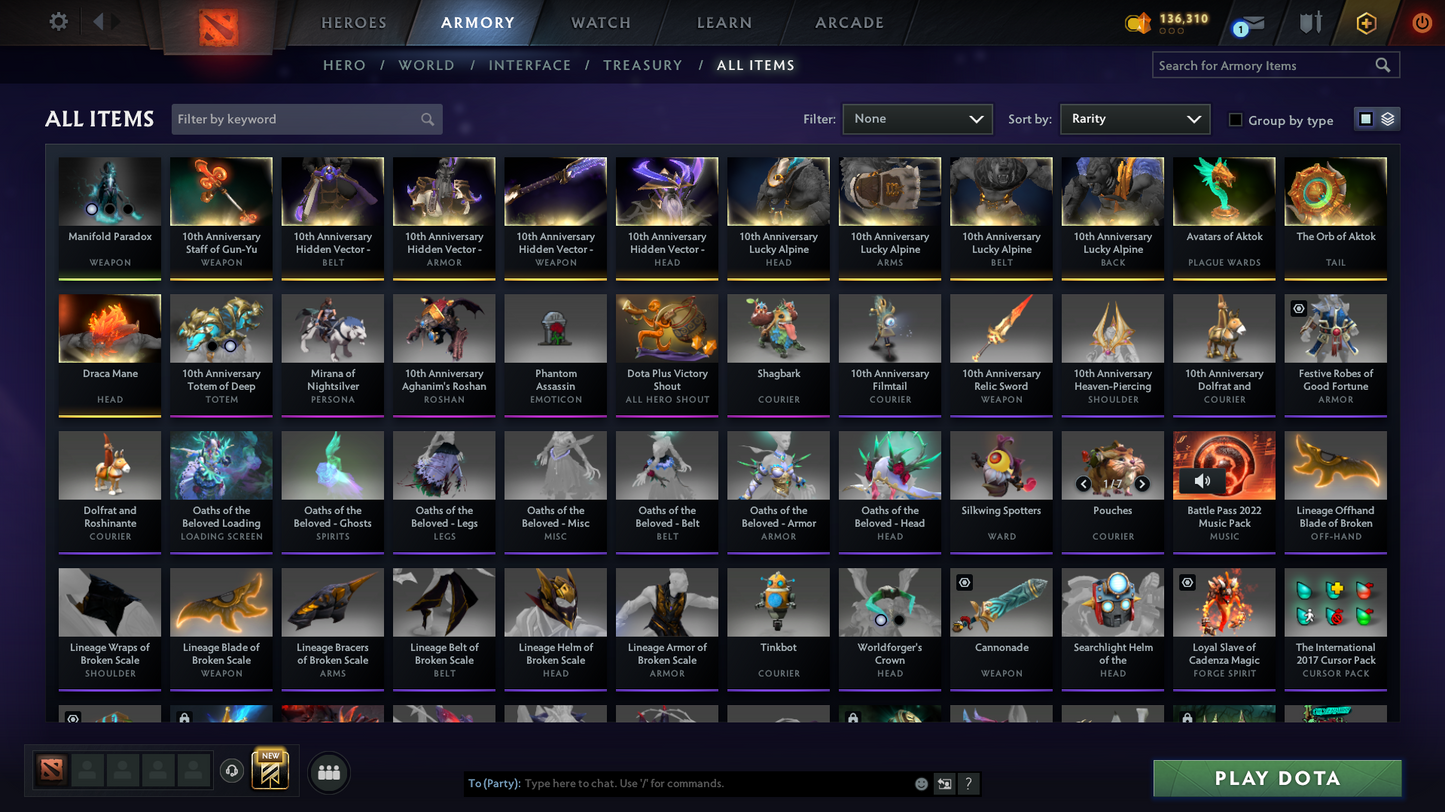Screen dimensions: 1445x812
Task: Open the Filter dropdown set to None
Action: [916, 119]
